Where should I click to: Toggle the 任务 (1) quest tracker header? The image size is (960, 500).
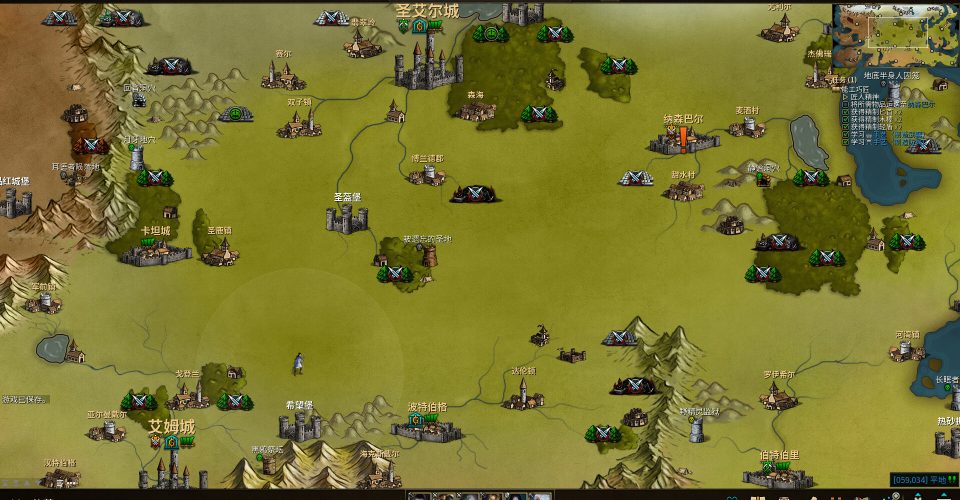pyautogui.click(x=847, y=80)
